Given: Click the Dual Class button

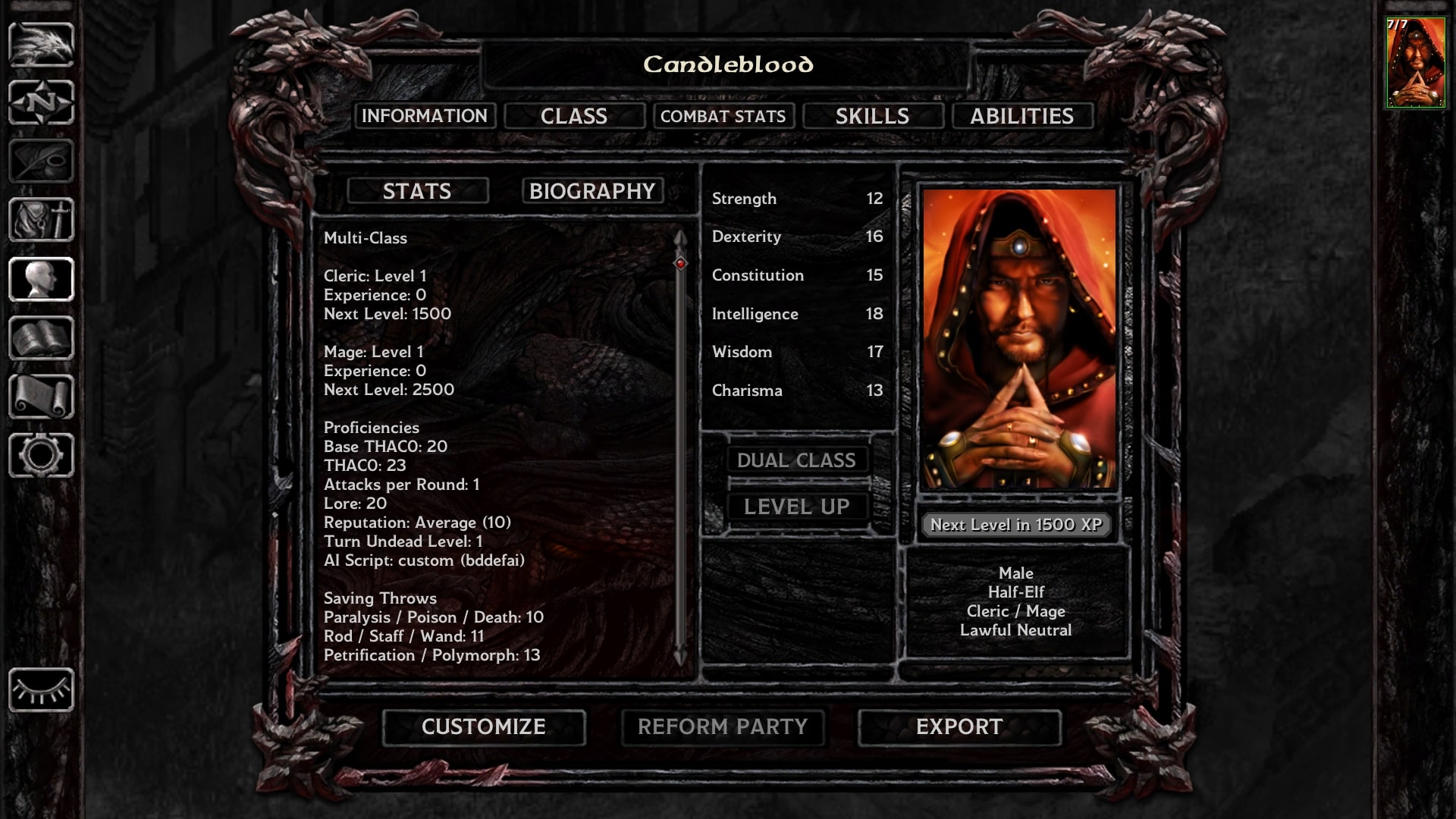Looking at the screenshot, I should 796,460.
